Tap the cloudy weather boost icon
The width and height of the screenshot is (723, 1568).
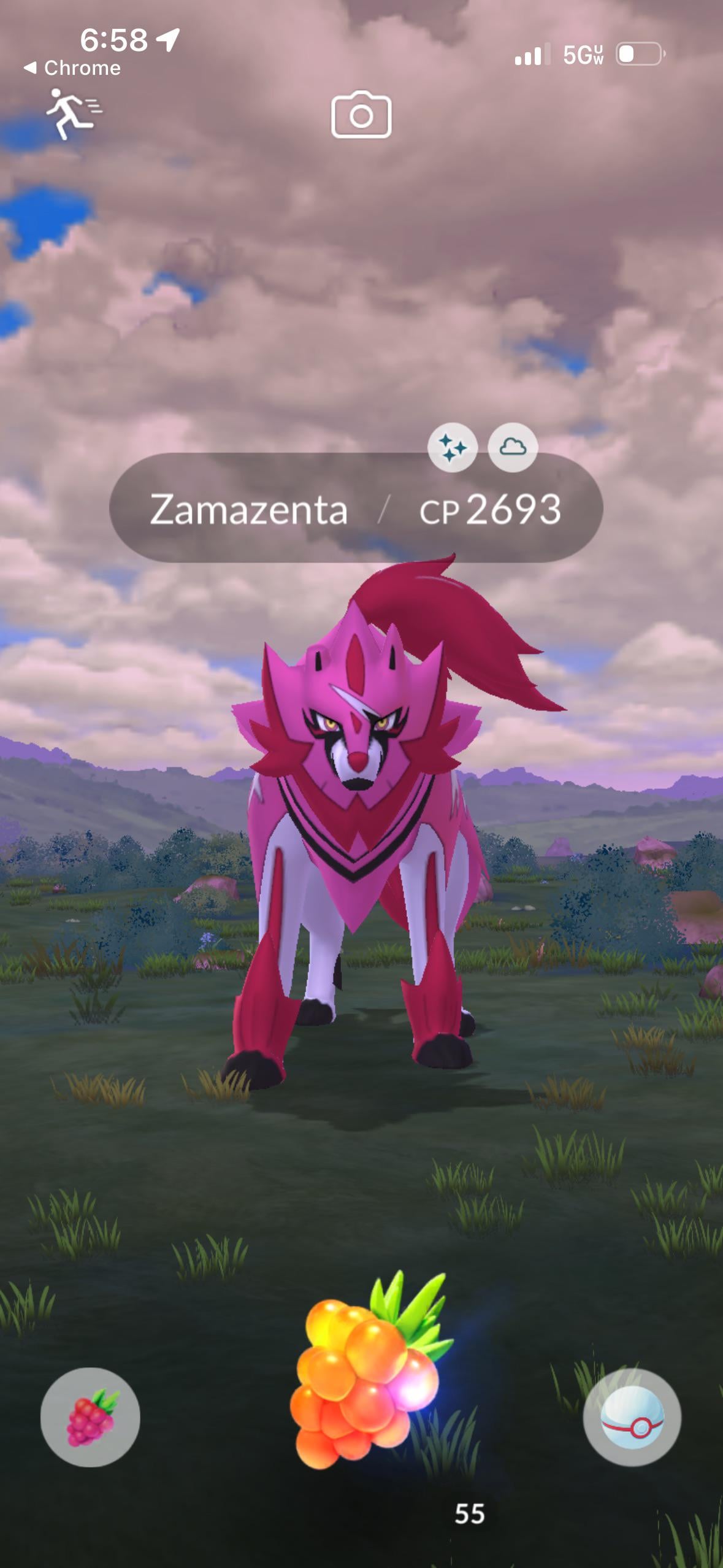[513, 448]
